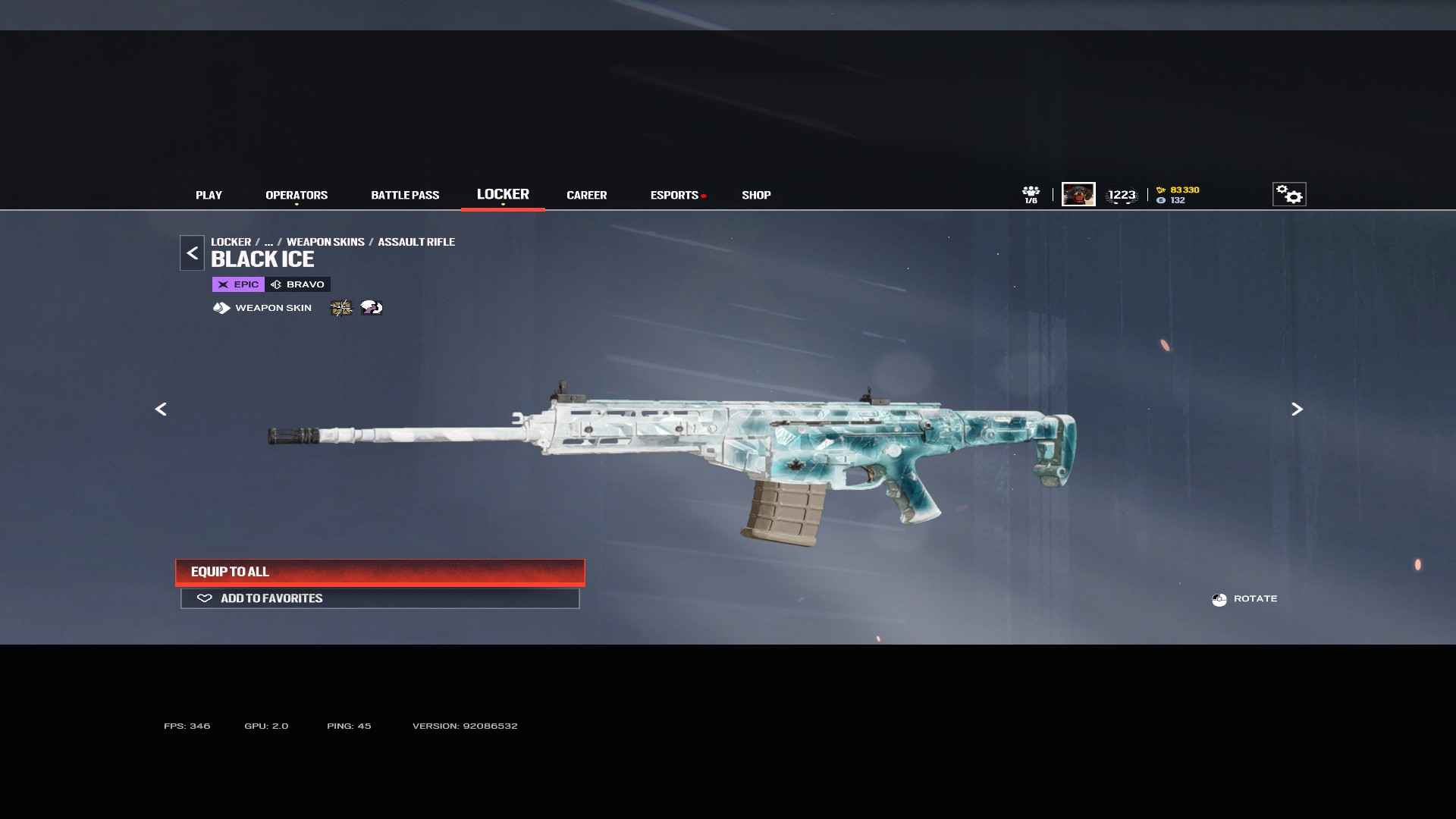The height and width of the screenshot is (819, 1456).
Task: Open the Esports tab
Action: click(674, 195)
